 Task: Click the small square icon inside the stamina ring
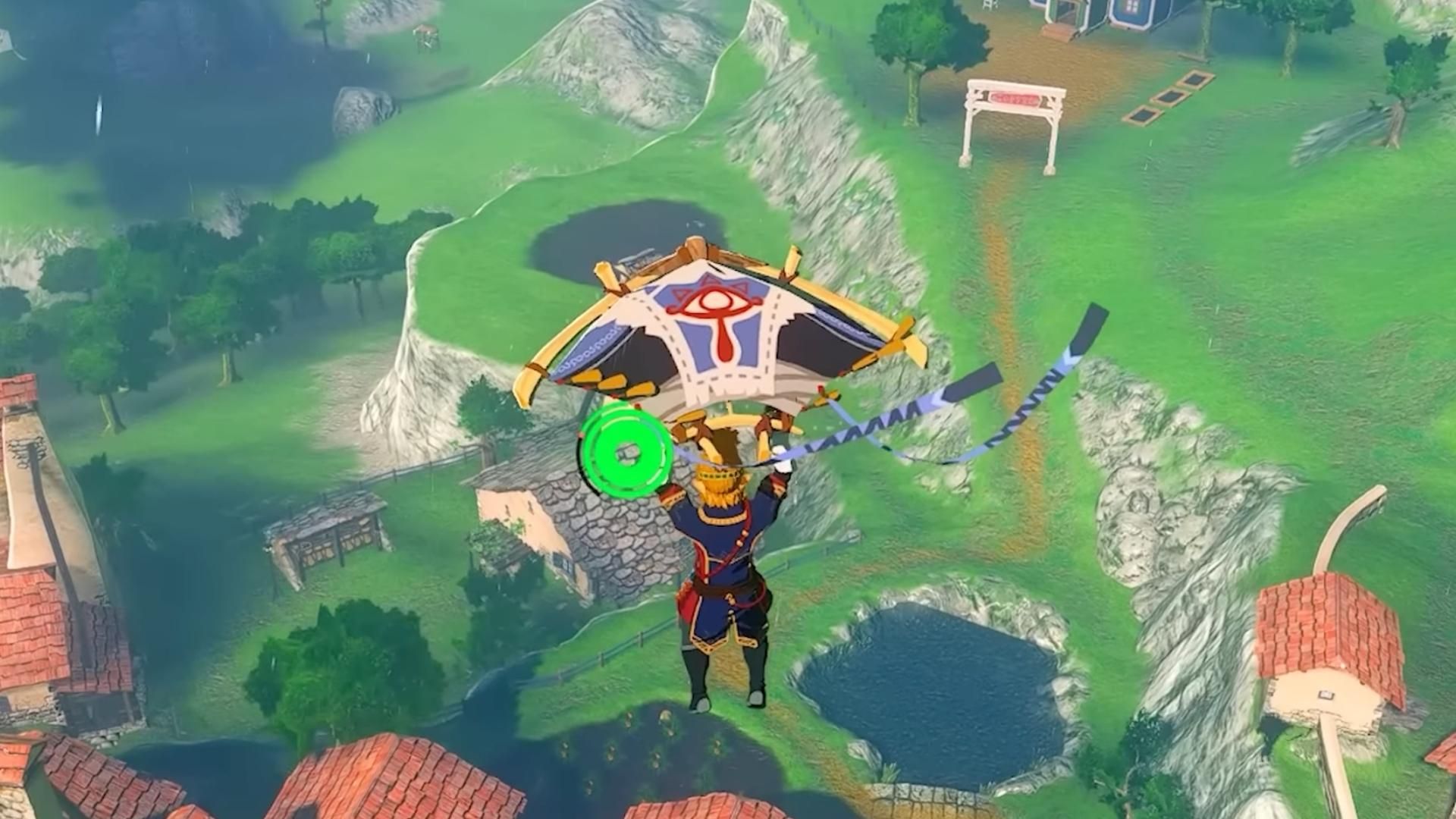point(626,453)
